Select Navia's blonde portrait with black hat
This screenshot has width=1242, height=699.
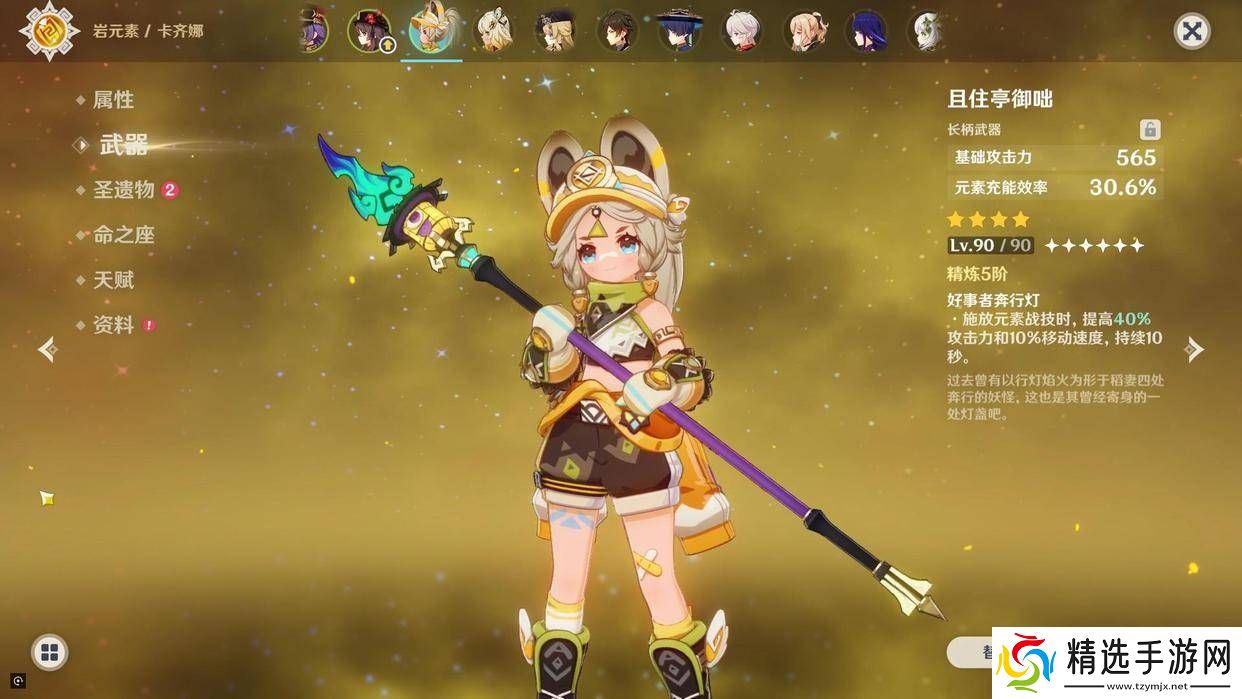(554, 31)
